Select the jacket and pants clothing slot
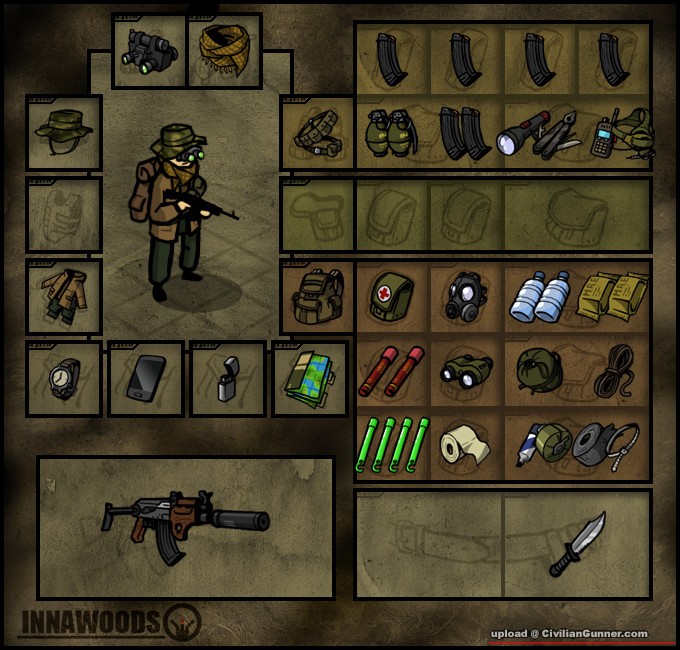 pos(64,295)
